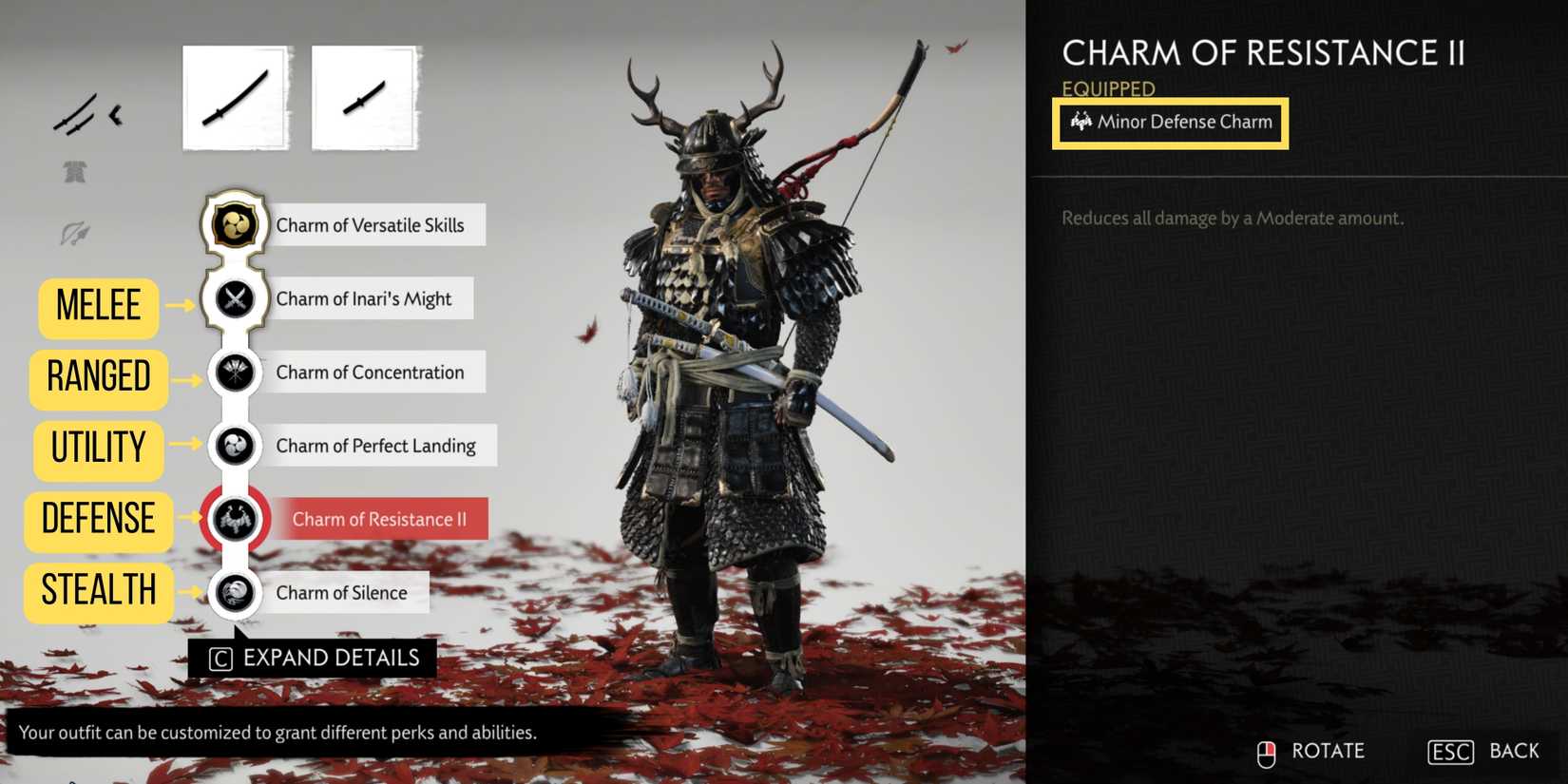Click the MELEE category label
The image size is (1568, 784).
(98, 306)
